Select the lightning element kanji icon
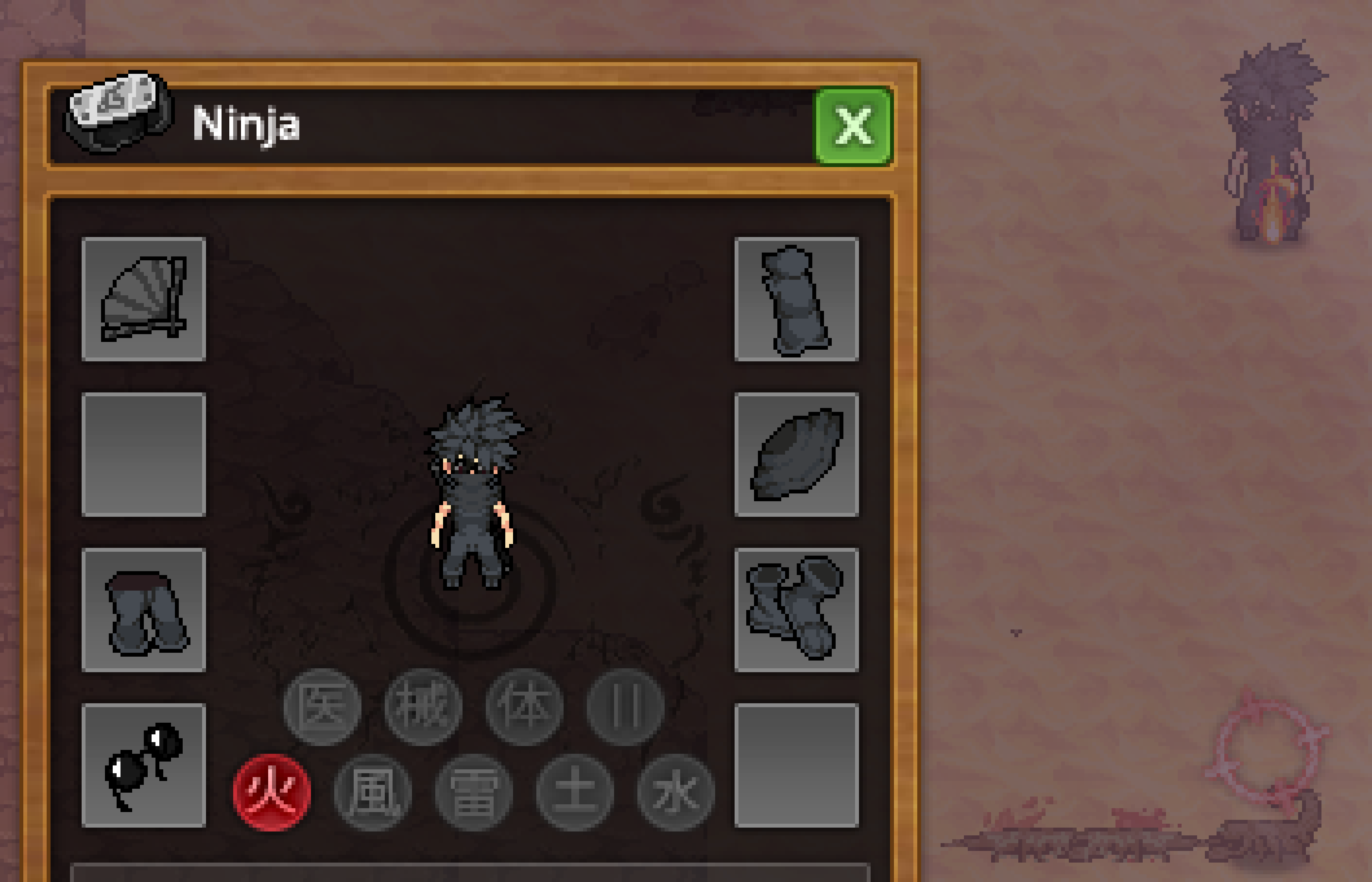Screen dimensions: 1372x882 click(474, 792)
